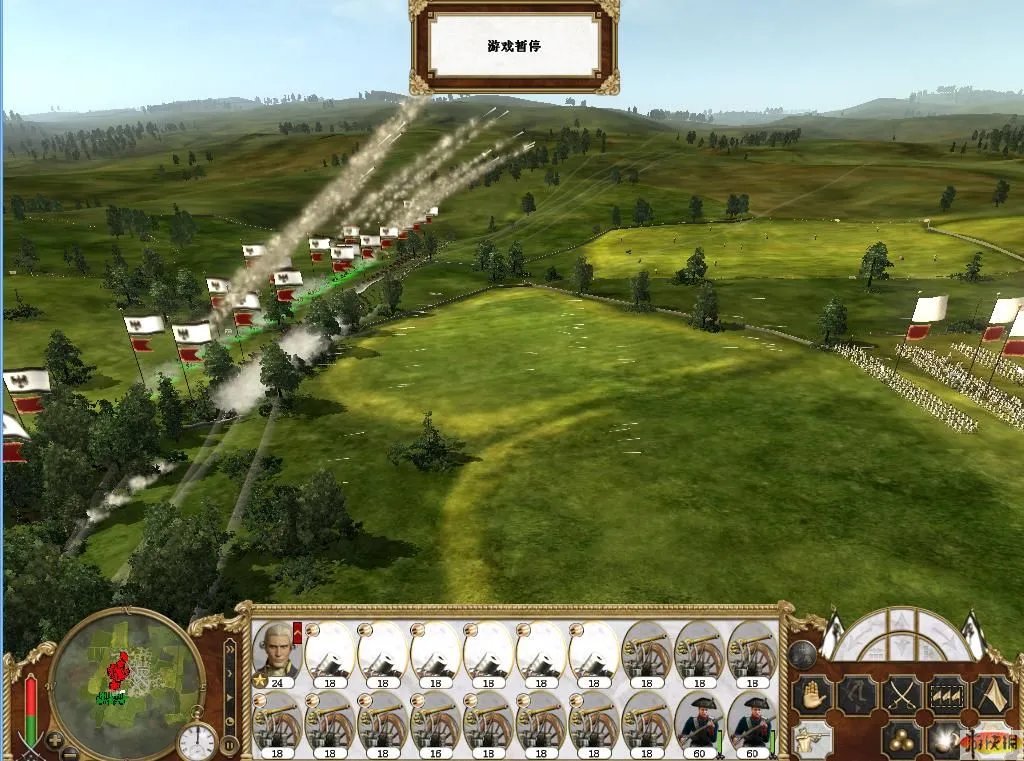Select the general's portrait unit card

(277, 651)
